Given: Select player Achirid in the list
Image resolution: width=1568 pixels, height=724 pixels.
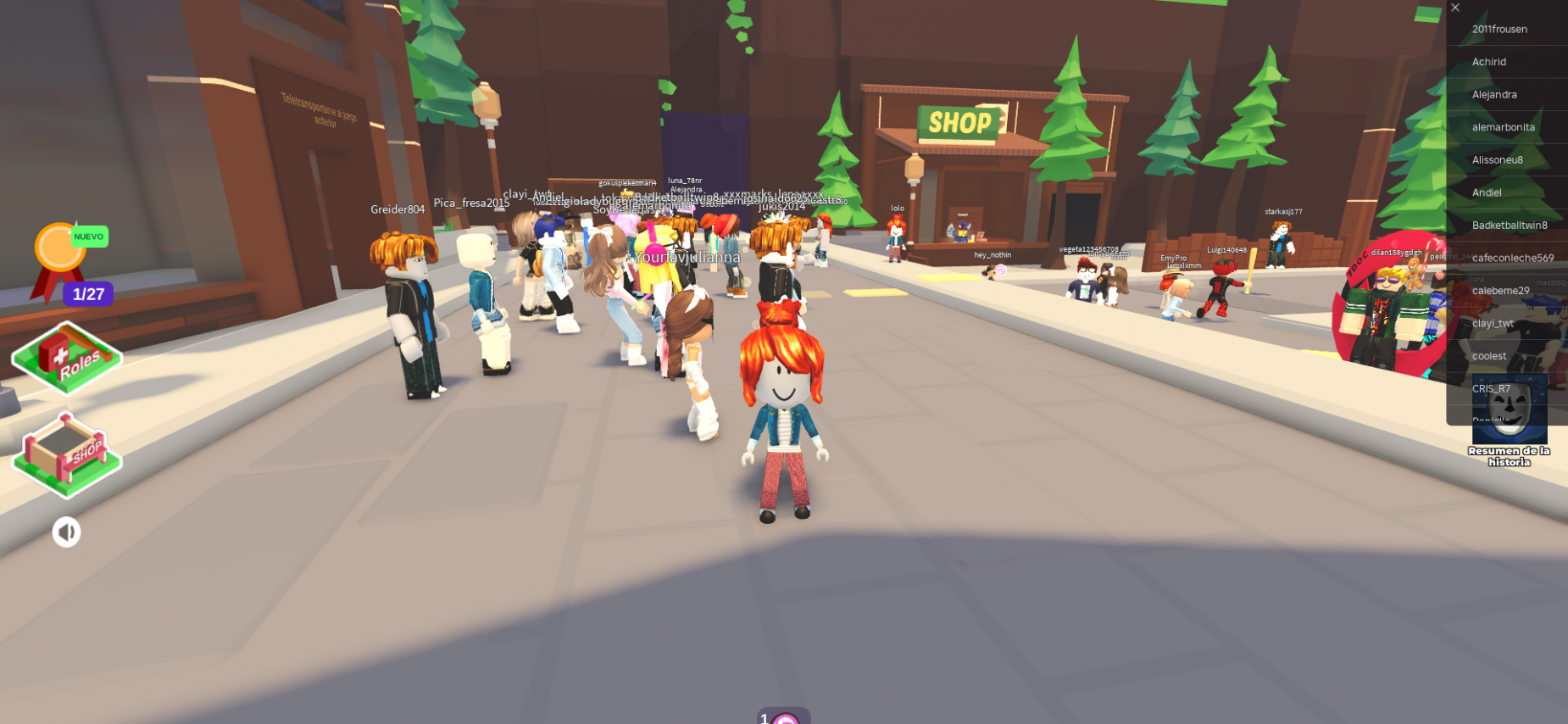Looking at the screenshot, I should pyautogui.click(x=1489, y=62).
